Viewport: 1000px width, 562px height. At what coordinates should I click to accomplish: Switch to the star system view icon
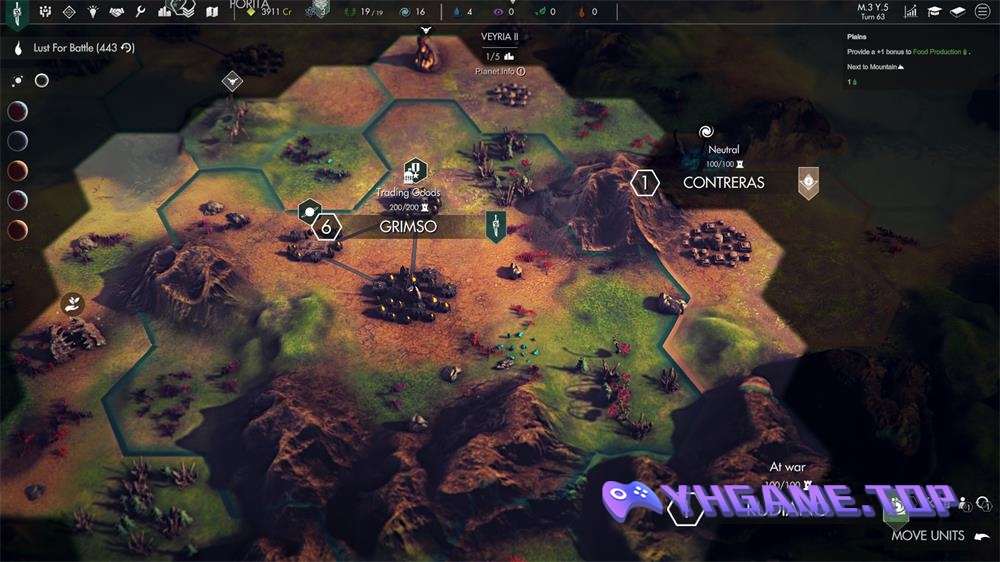click(18, 80)
